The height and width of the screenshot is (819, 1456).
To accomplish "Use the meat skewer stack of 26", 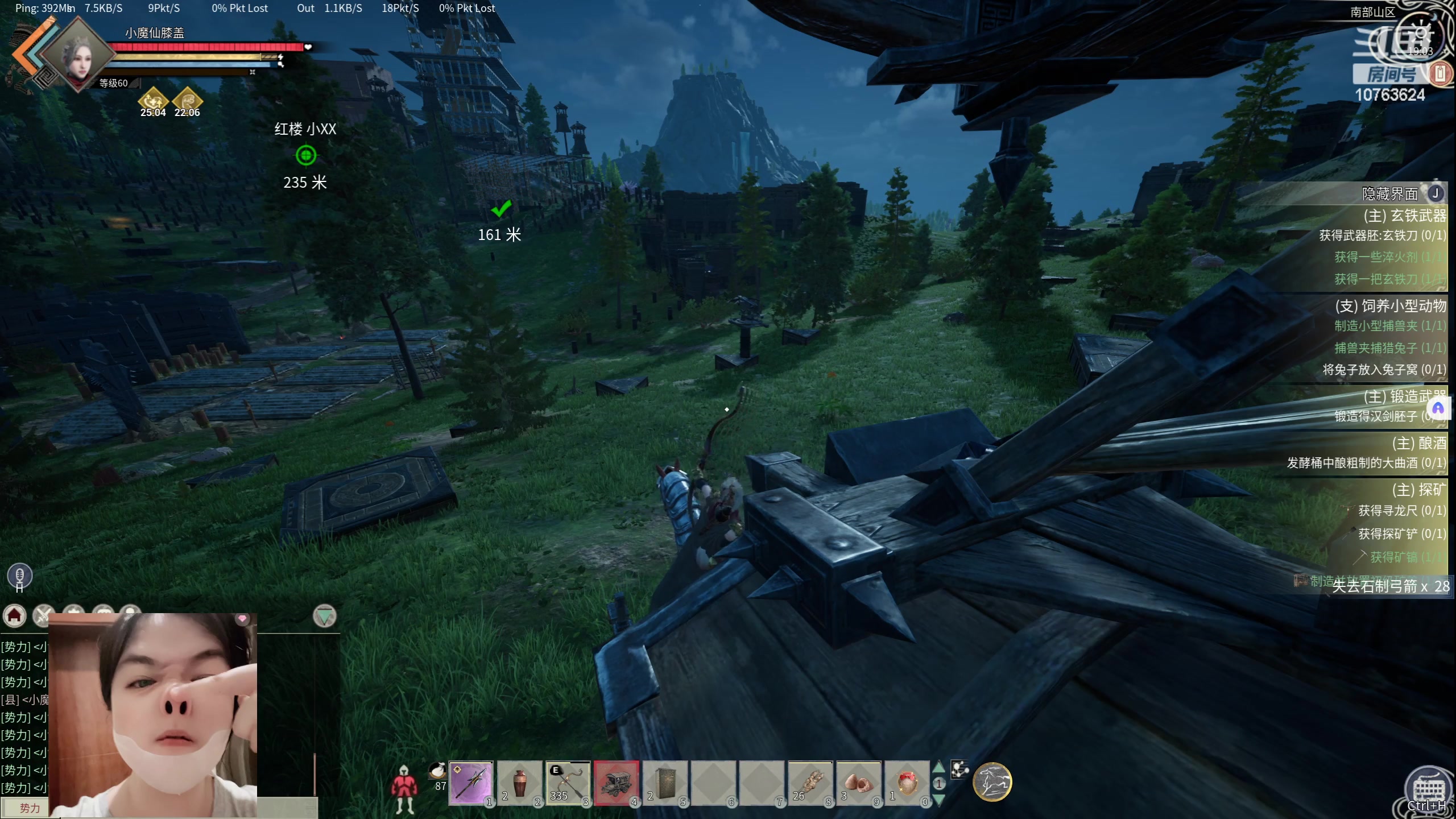I will [x=810, y=783].
